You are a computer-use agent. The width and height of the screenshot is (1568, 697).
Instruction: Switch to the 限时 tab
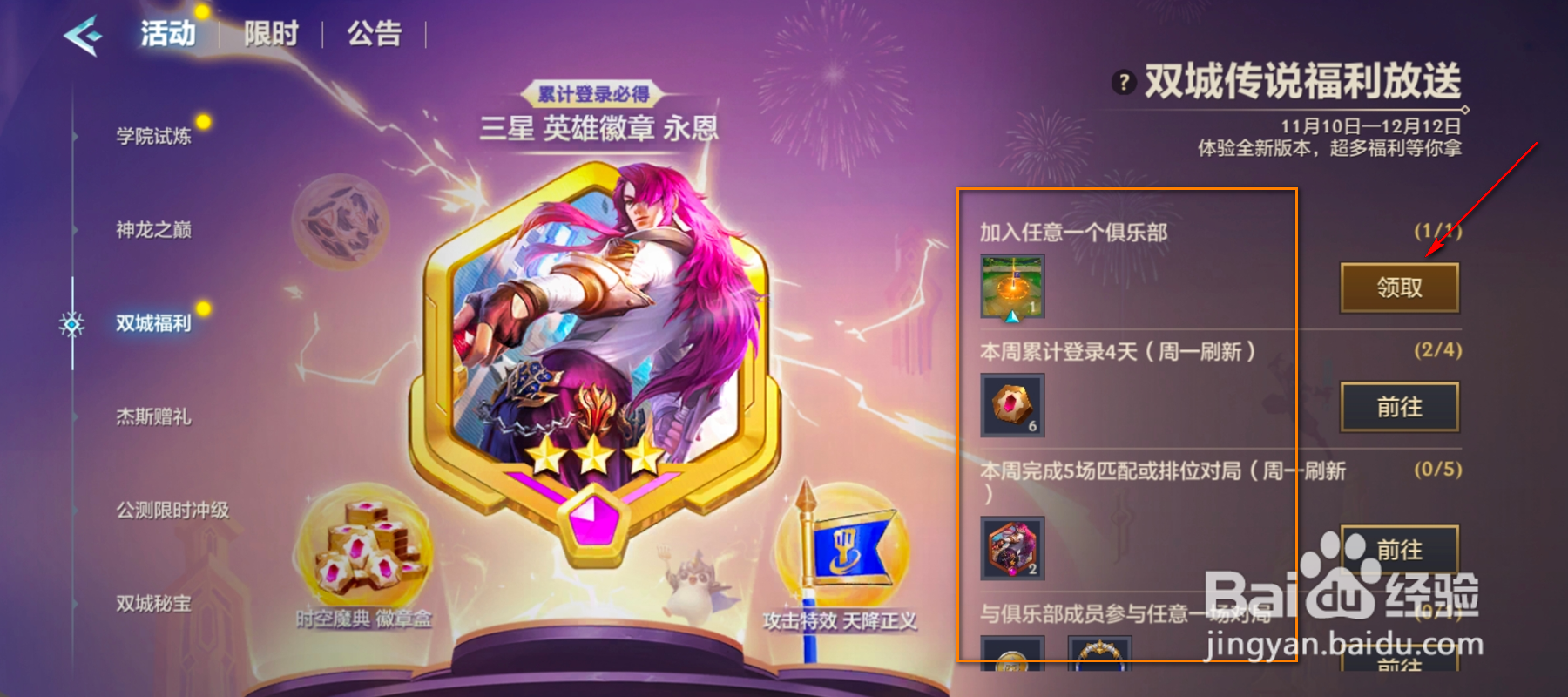(x=272, y=32)
